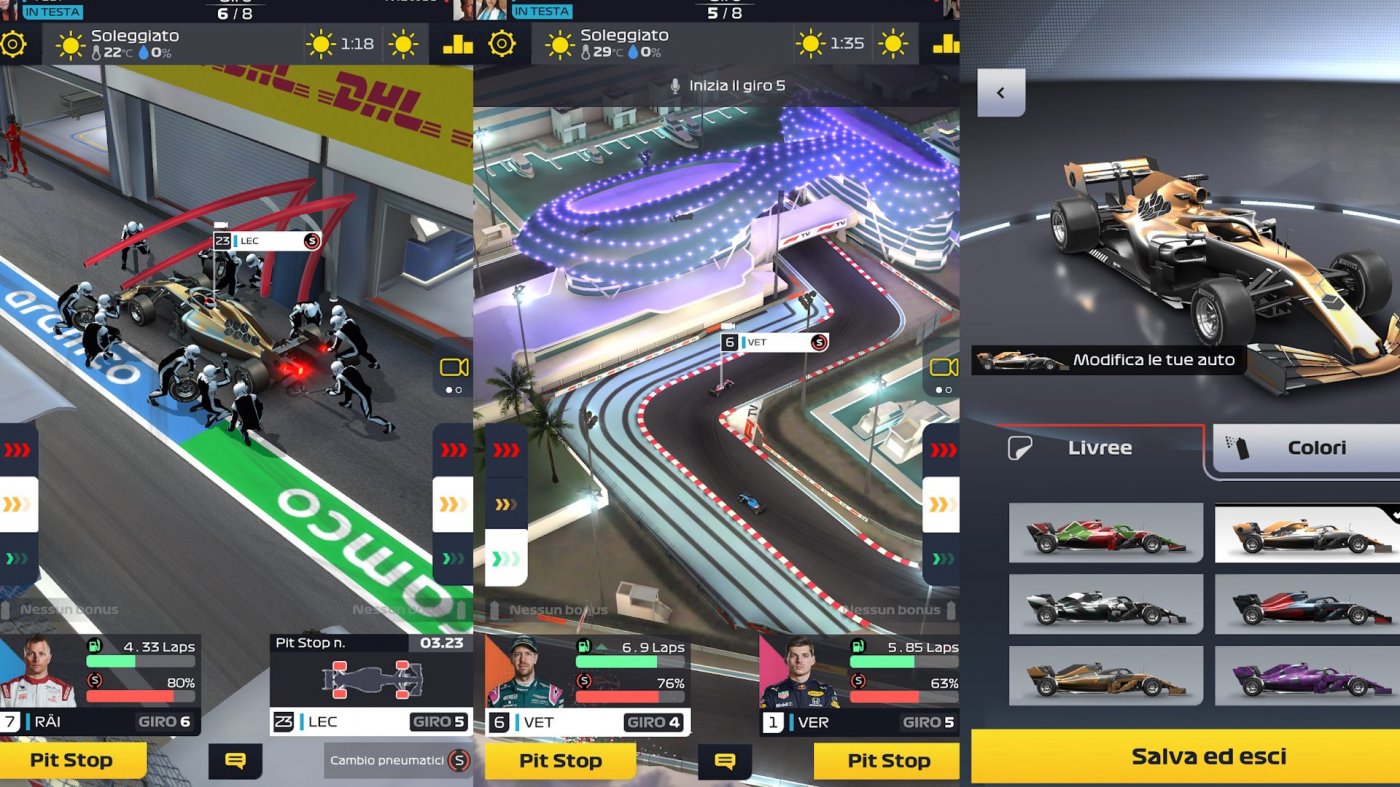This screenshot has height=787, width=1400.
Task: Collapse the livery editor with the back chevron
Action: 1001,92
